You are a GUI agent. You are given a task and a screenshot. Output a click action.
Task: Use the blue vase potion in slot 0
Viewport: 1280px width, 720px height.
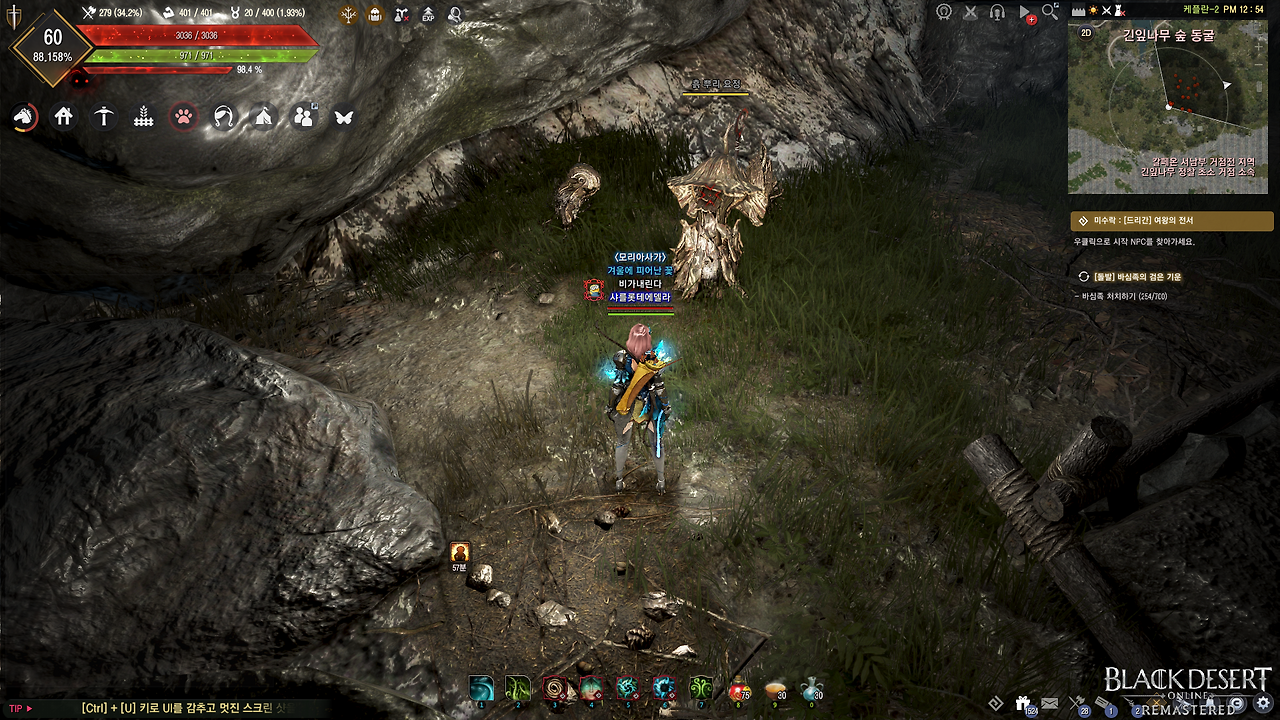click(811, 688)
